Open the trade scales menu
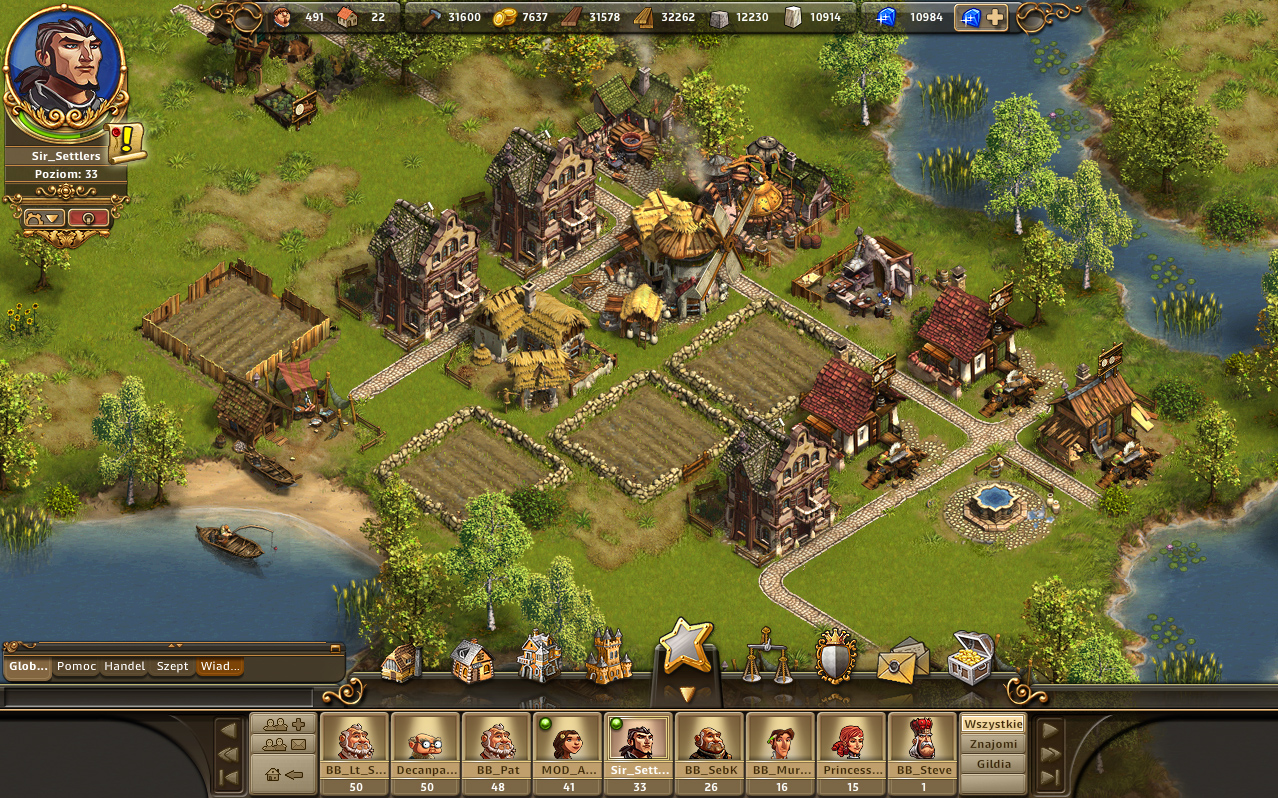This screenshot has height=798, width=1278. 765,655
